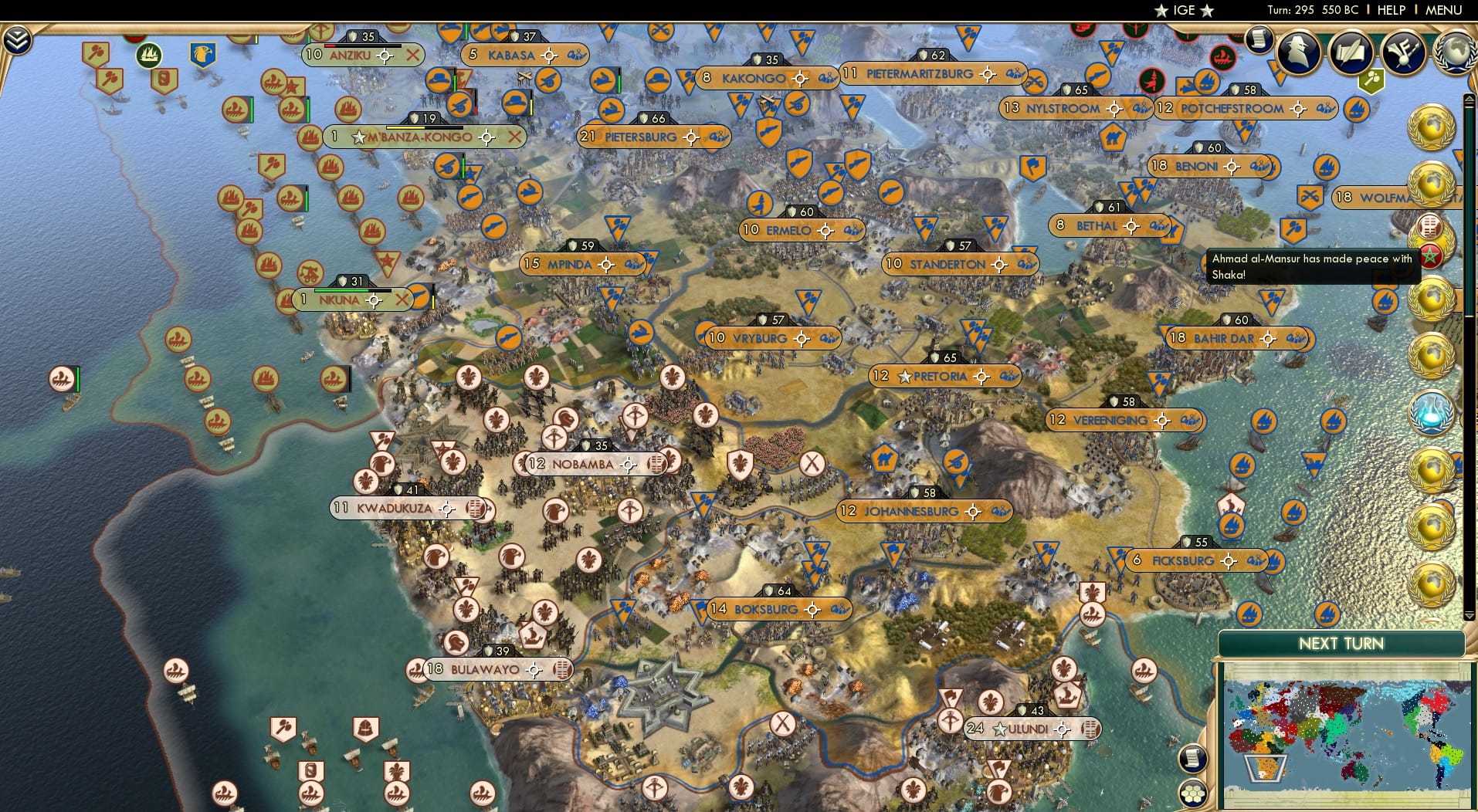Select Pretoria's crosshair focus icon
Screen dimensions: 1478x812
[981, 377]
